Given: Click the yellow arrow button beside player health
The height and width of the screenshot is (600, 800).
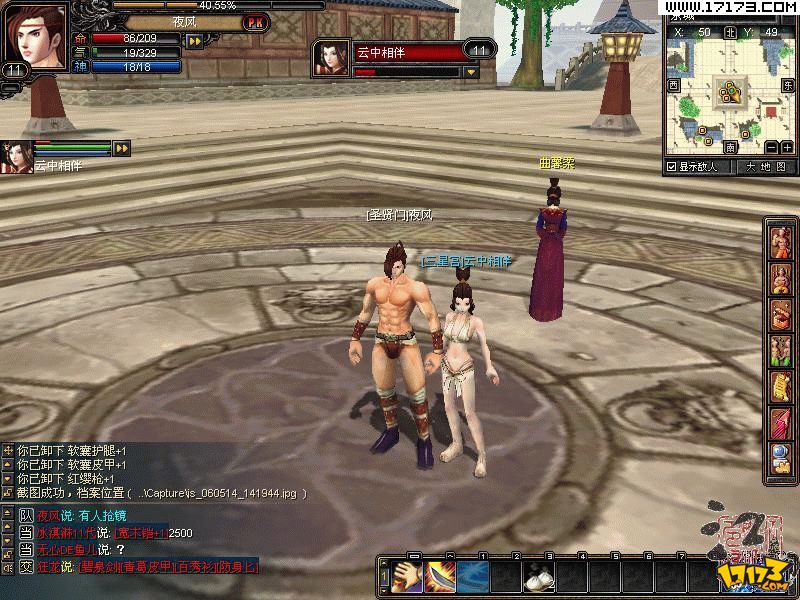Looking at the screenshot, I should [x=194, y=40].
